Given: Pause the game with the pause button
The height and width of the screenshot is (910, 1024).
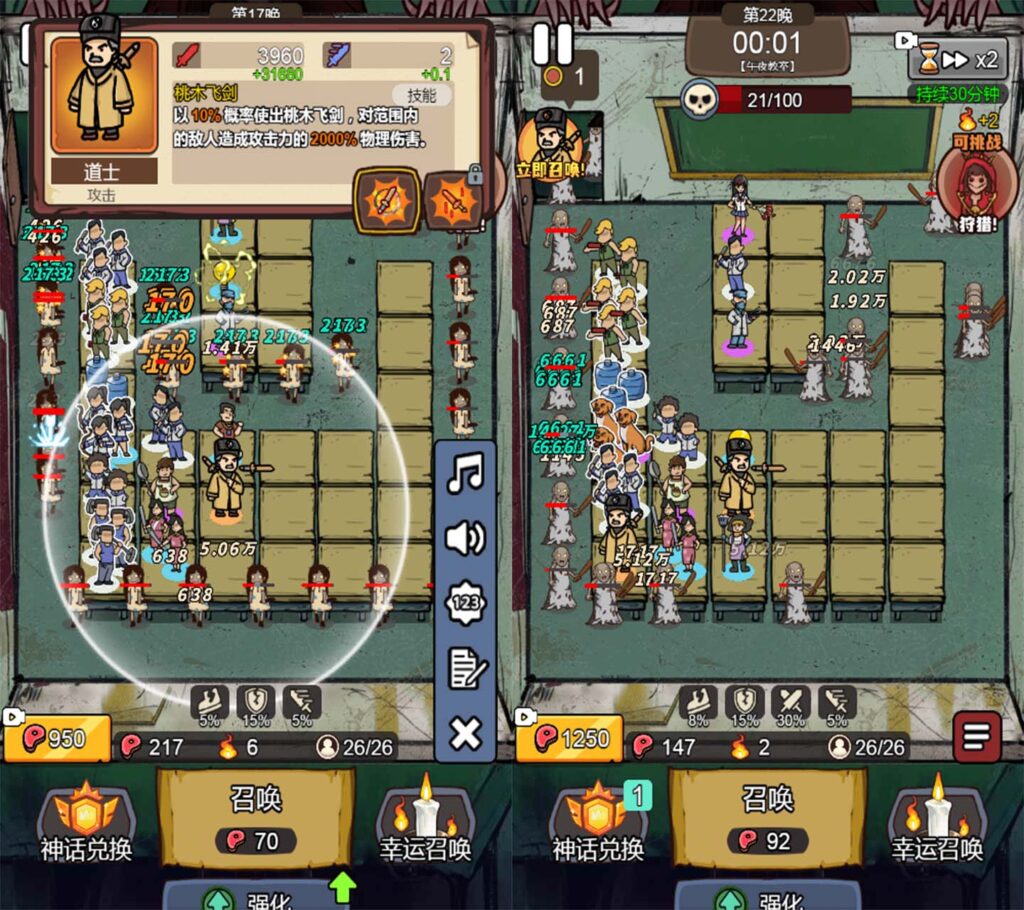Looking at the screenshot, I should point(551,44).
